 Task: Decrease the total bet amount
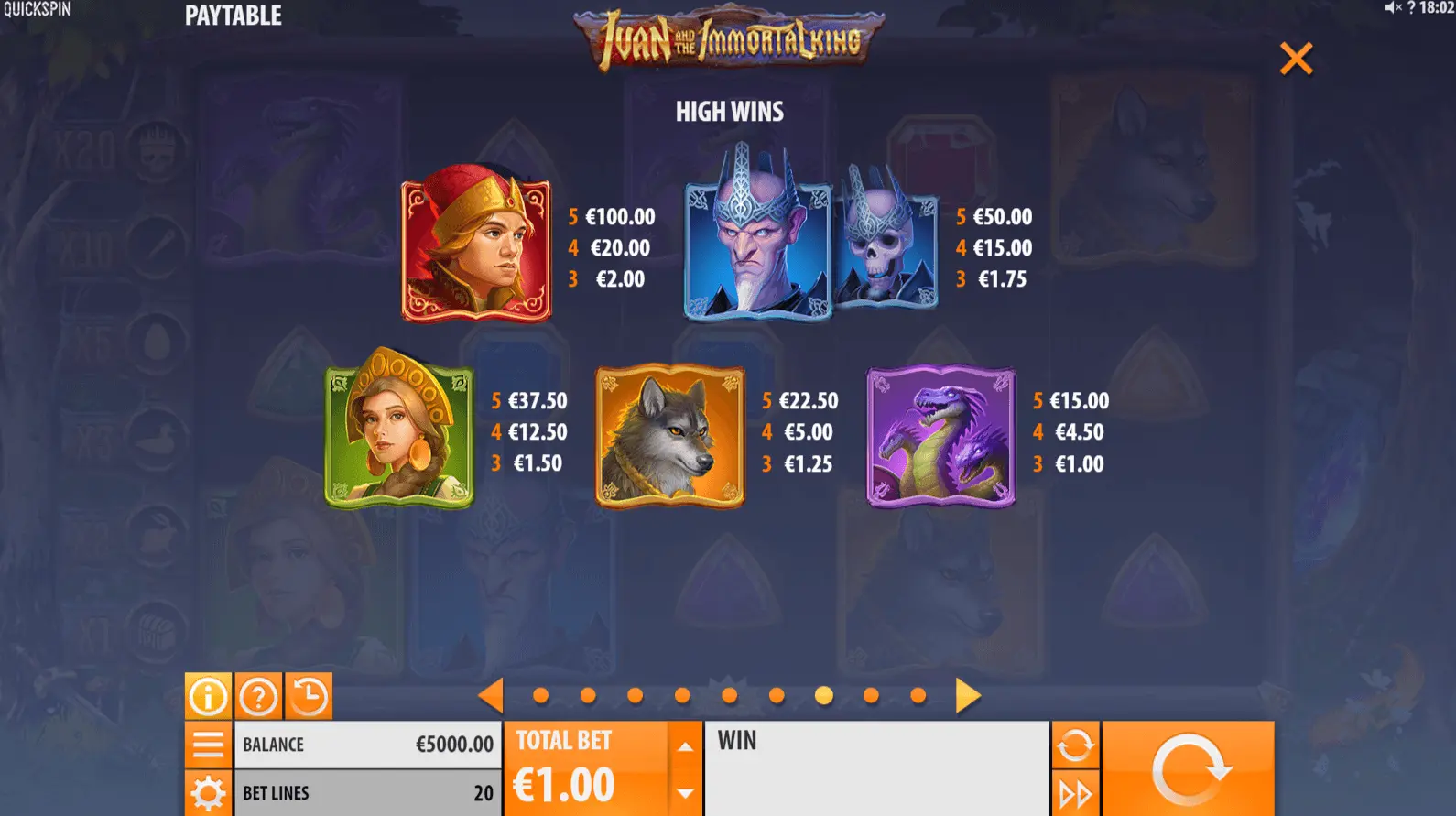click(x=685, y=793)
